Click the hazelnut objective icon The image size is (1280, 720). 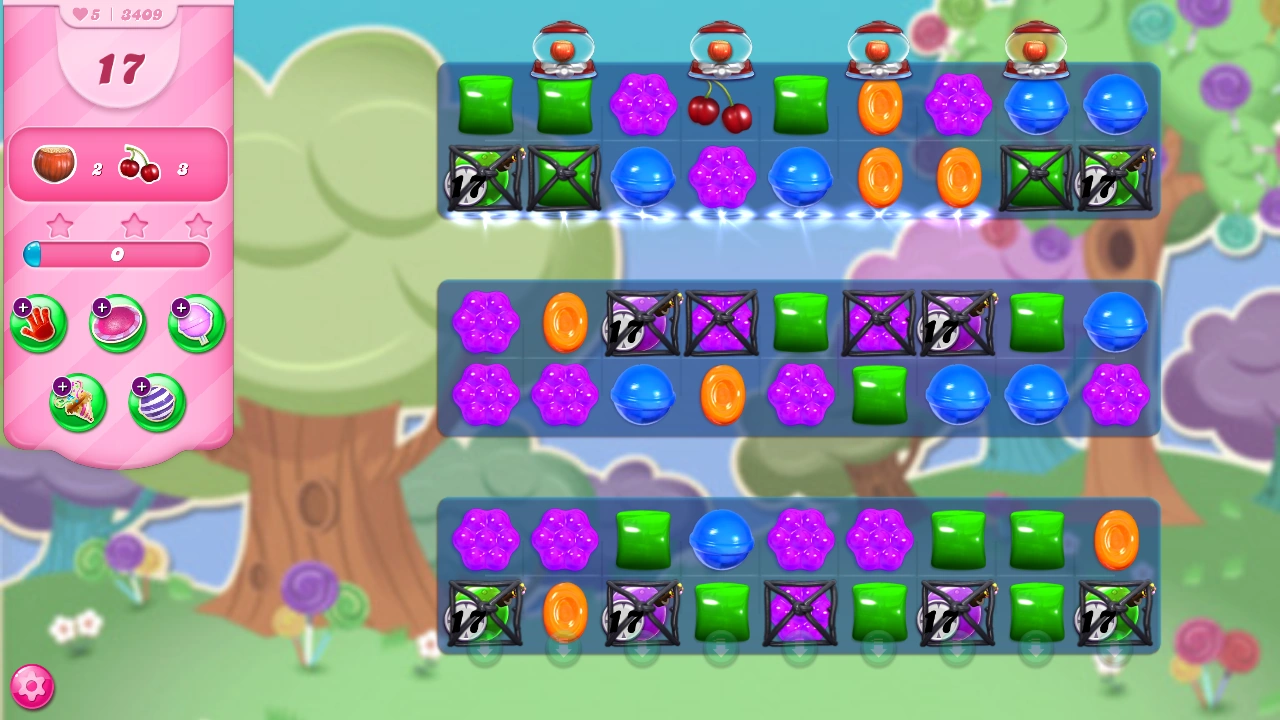(55, 165)
